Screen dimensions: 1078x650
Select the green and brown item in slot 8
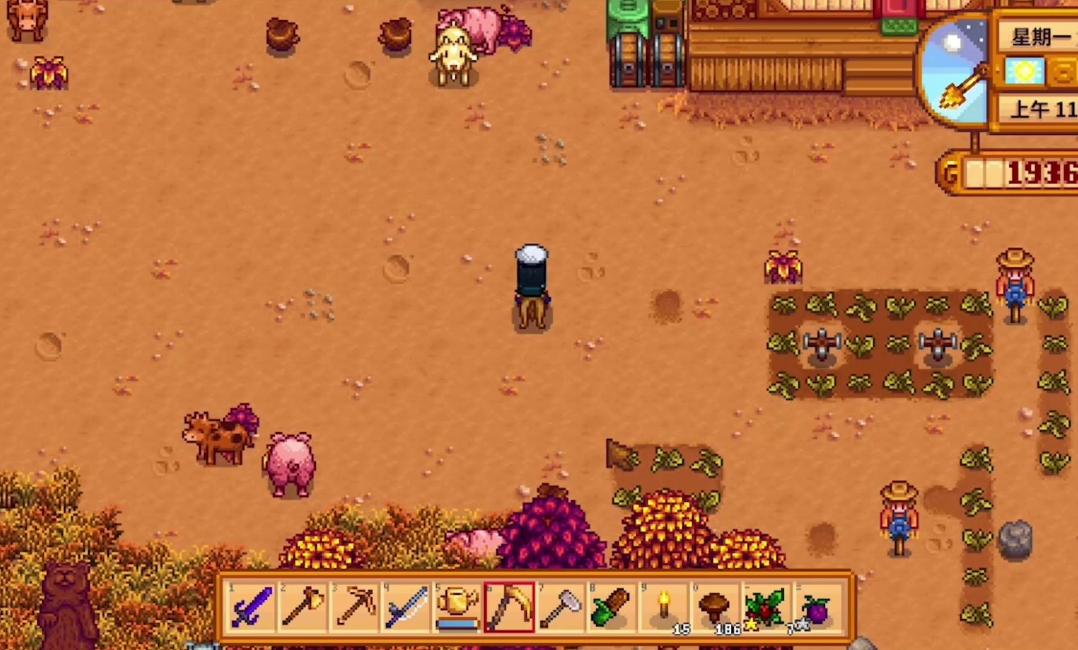[x=612, y=607]
